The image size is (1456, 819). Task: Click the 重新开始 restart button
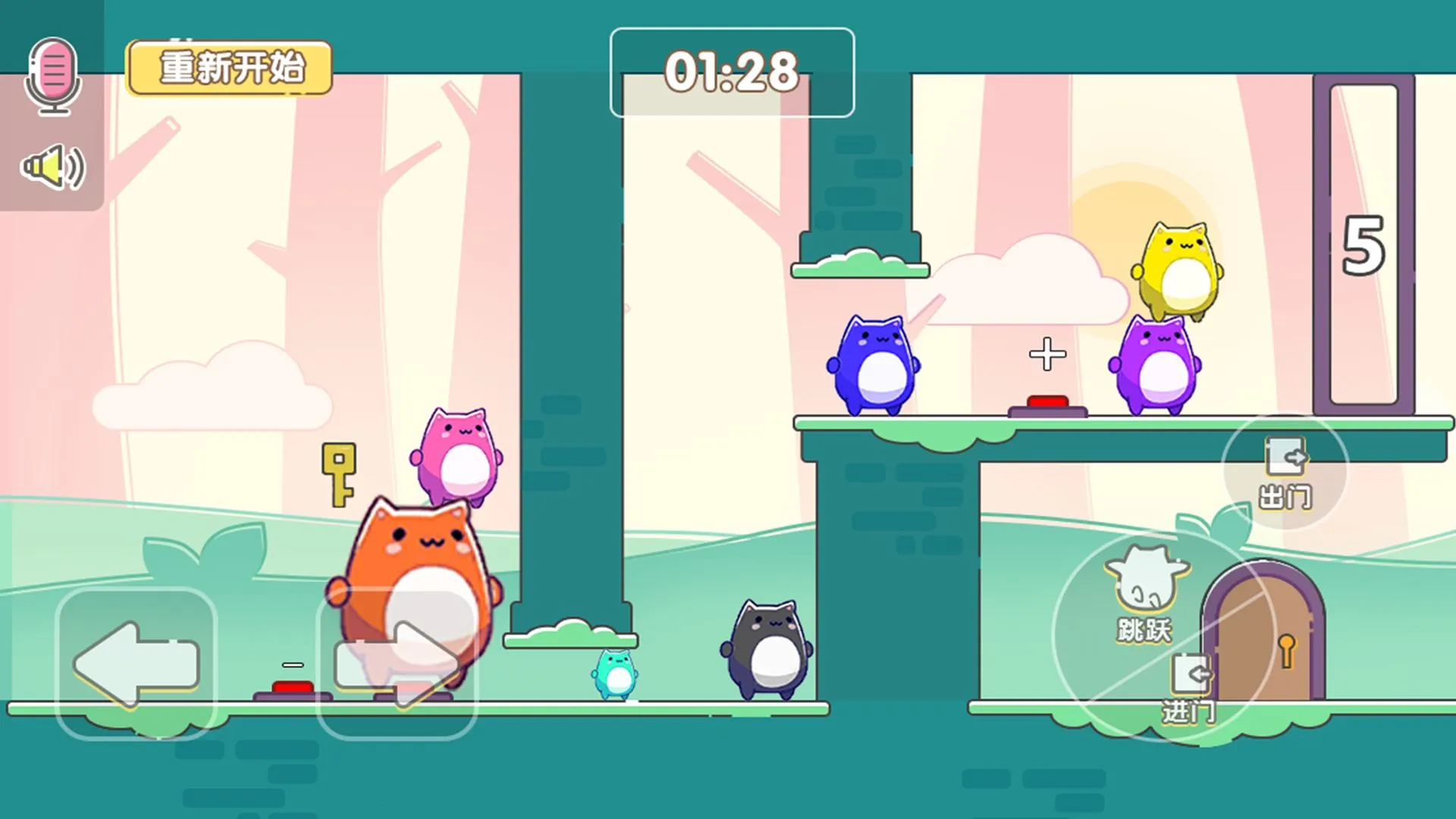(x=230, y=68)
